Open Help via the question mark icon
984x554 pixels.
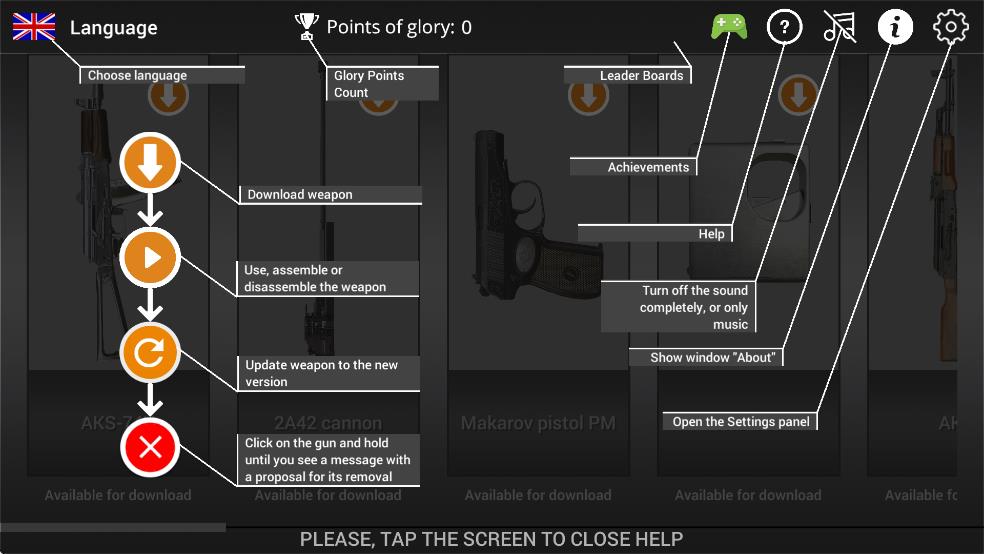(x=784, y=27)
